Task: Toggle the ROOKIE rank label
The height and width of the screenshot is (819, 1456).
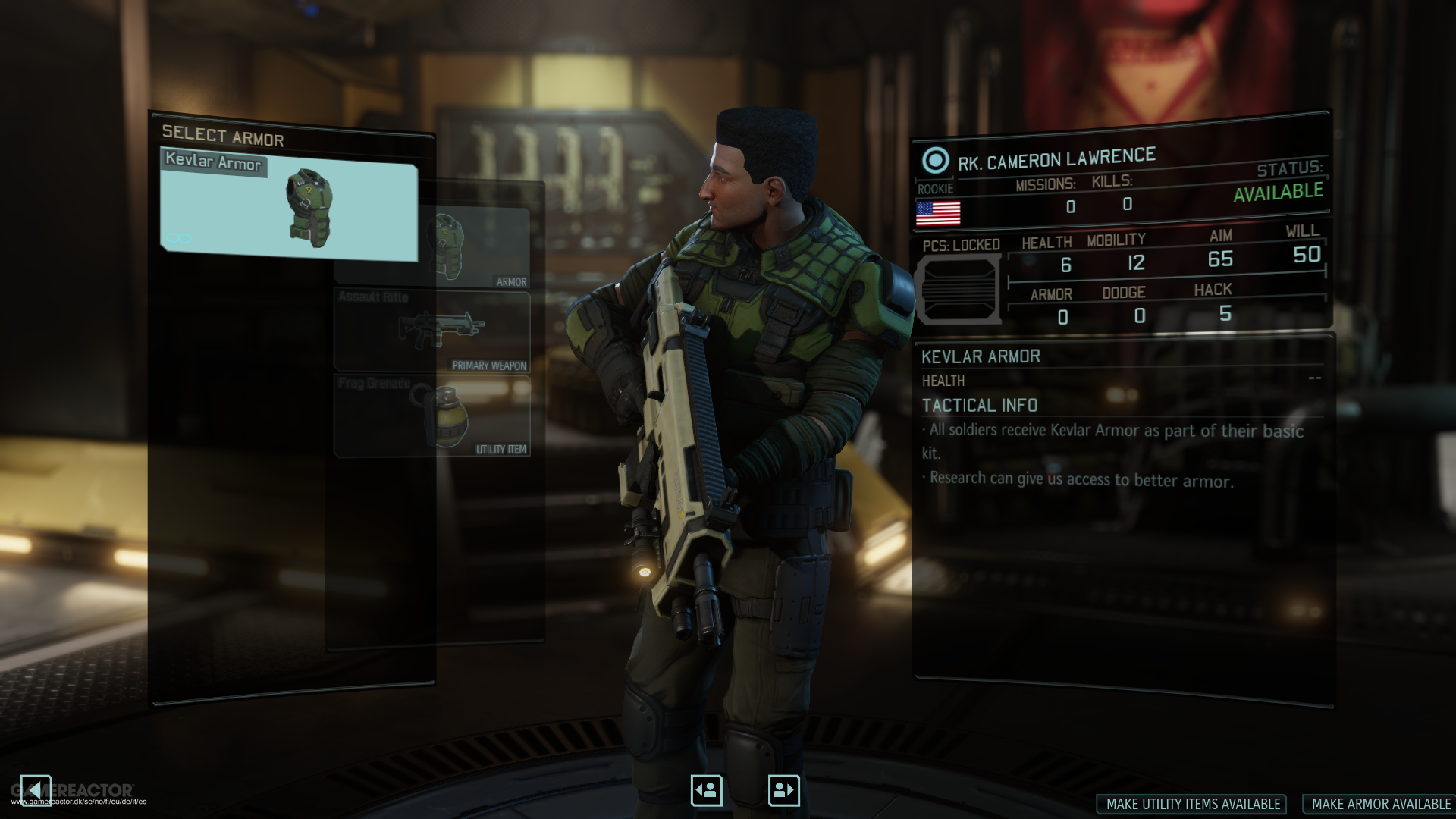Action: tap(934, 189)
